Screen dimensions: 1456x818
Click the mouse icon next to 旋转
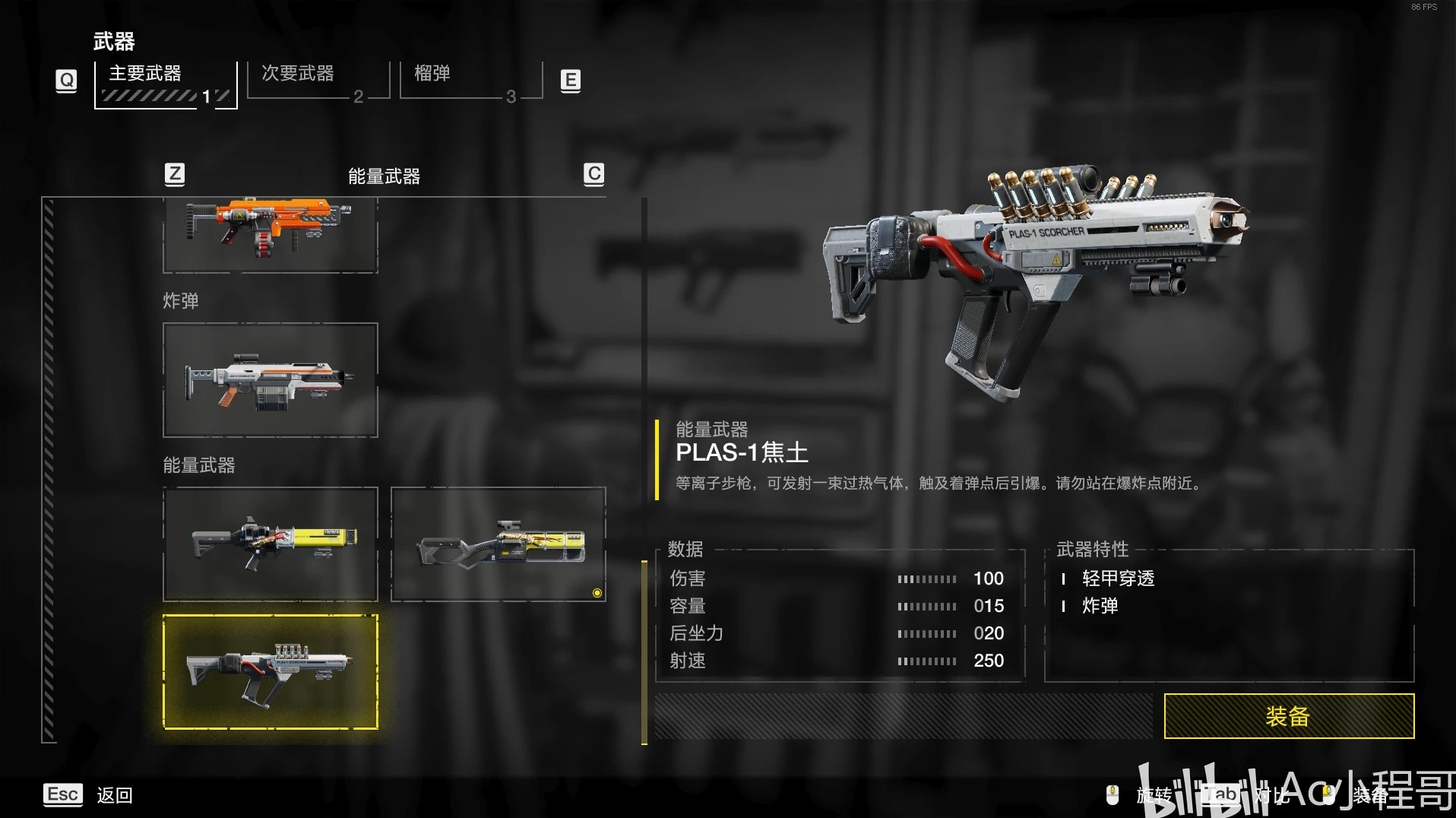tap(1113, 794)
